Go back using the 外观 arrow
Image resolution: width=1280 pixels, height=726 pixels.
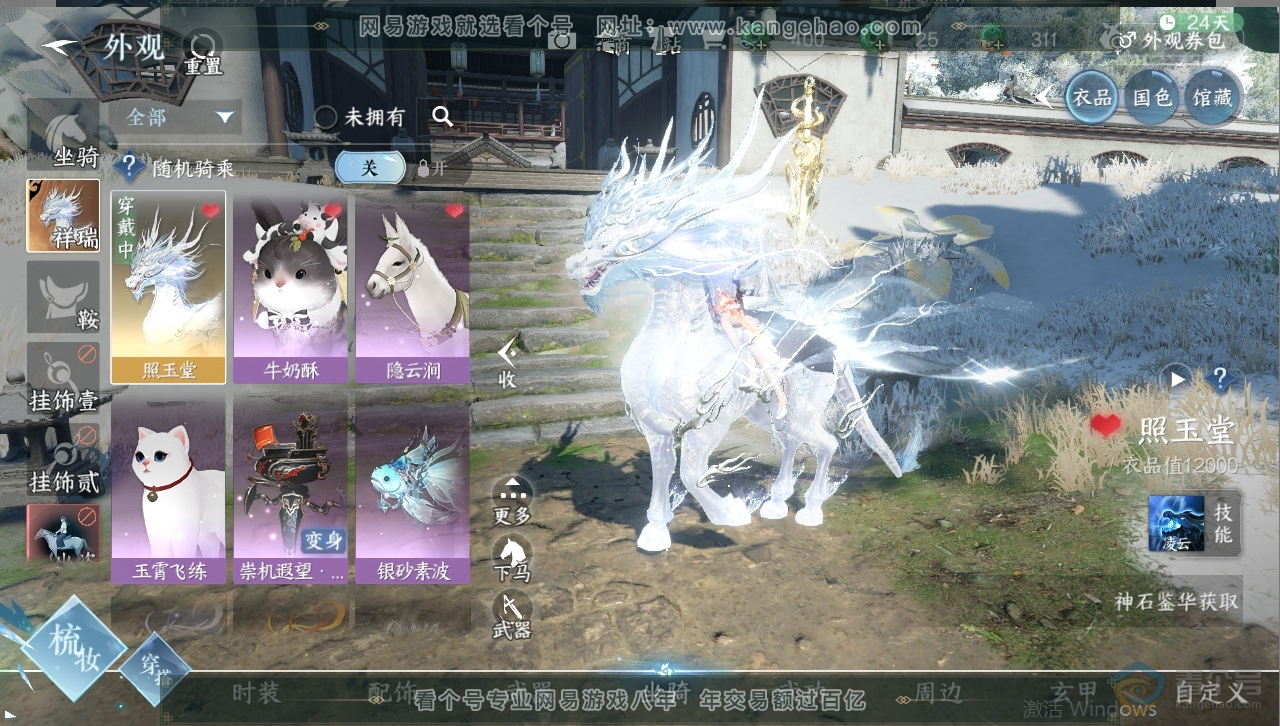pyautogui.click(x=62, y=48)
